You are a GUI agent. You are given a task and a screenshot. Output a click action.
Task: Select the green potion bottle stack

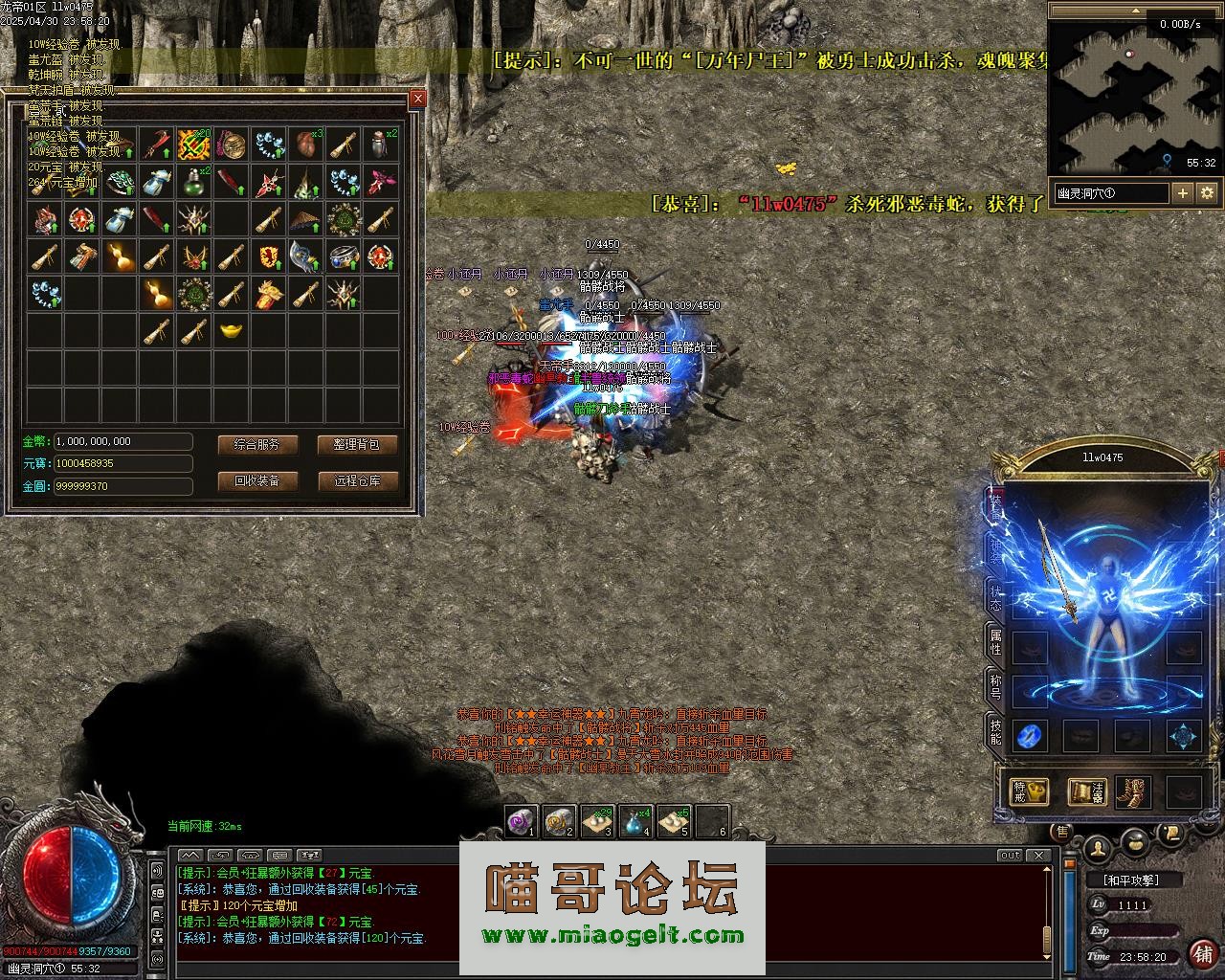pos(194,180)
